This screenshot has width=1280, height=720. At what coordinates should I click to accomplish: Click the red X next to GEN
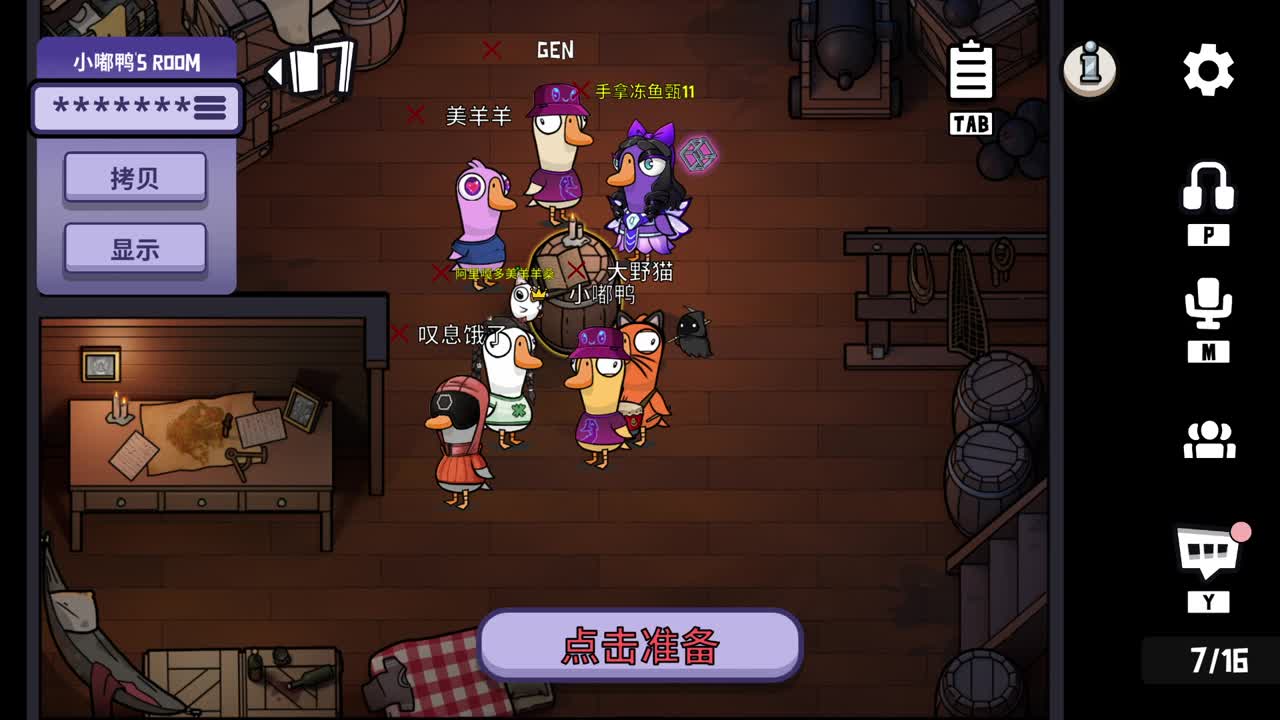tap(491, 48)
